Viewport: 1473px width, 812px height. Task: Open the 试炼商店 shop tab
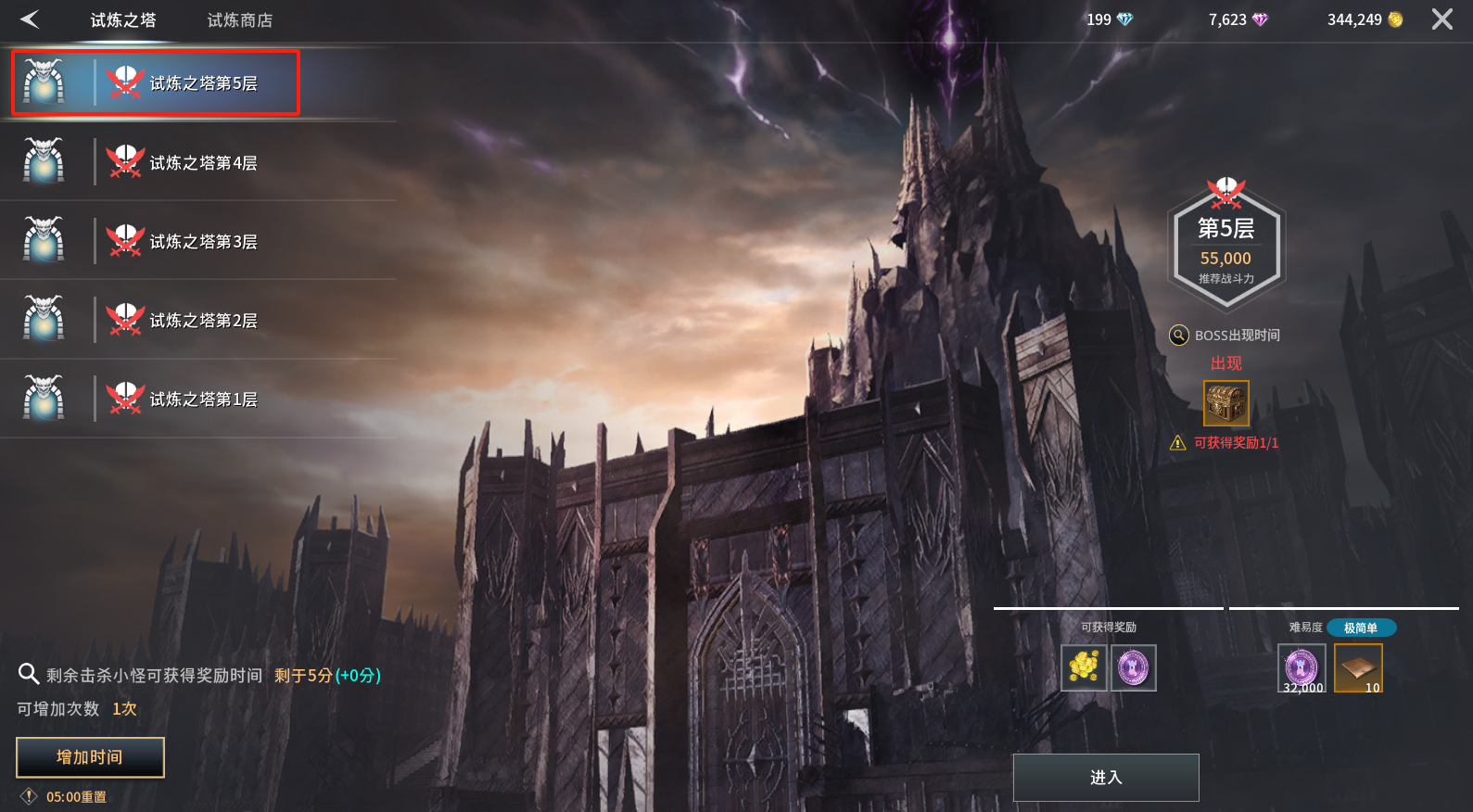coord(239,20)
